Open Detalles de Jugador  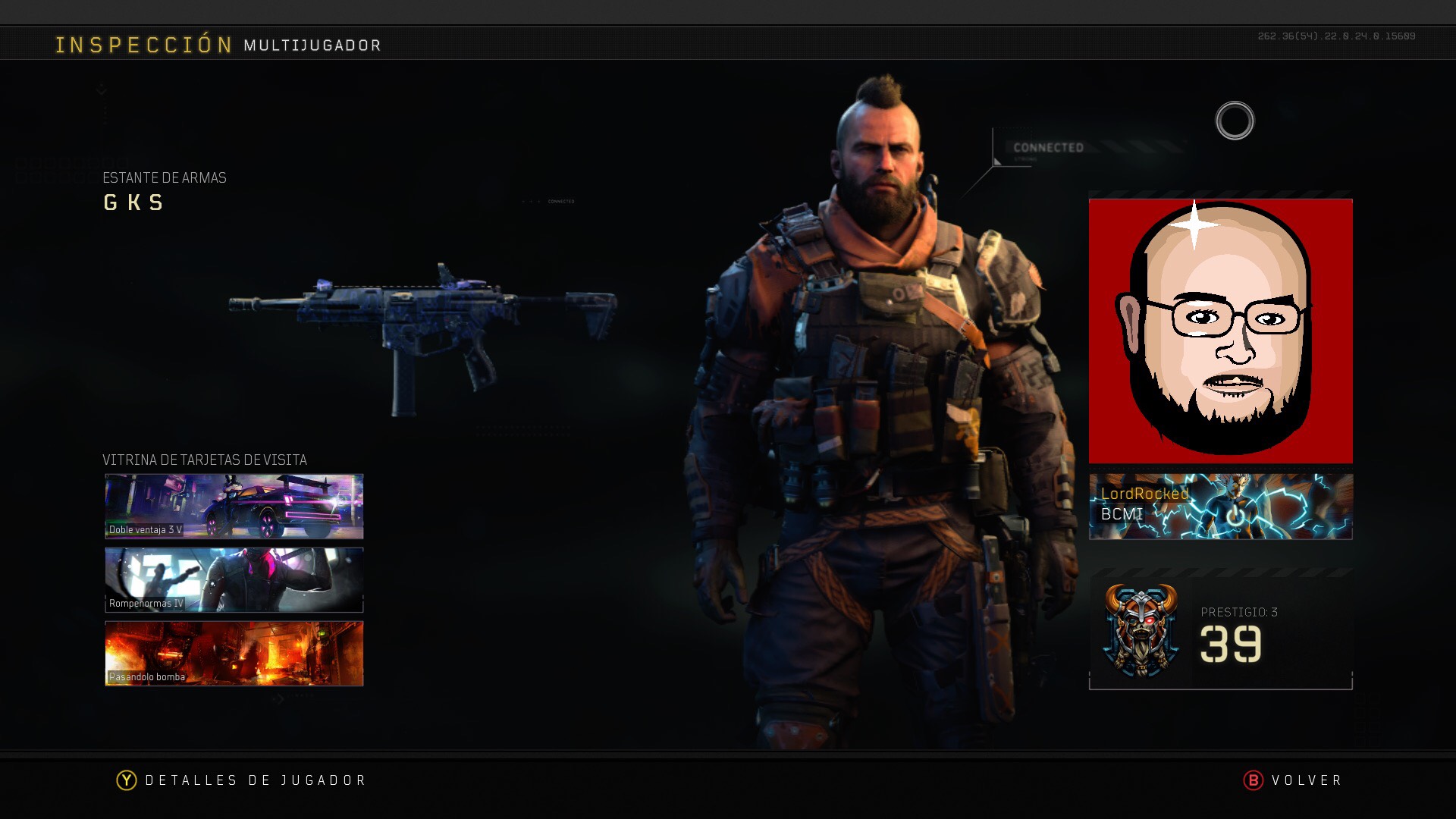pyautogui.click(x=241, y=780)
